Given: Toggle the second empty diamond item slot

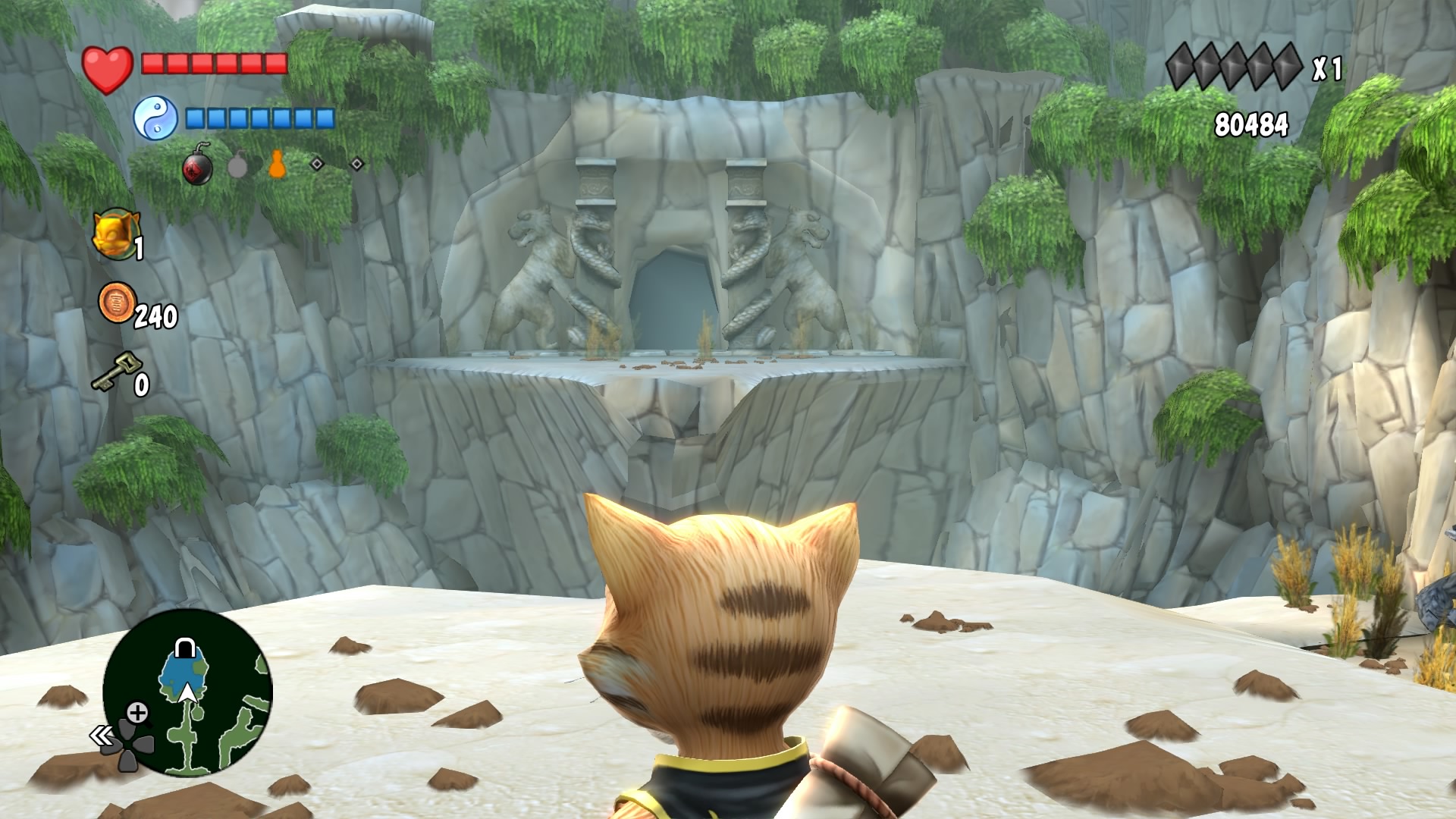Looking at the screenshot, I should click(x=359, y=165).
